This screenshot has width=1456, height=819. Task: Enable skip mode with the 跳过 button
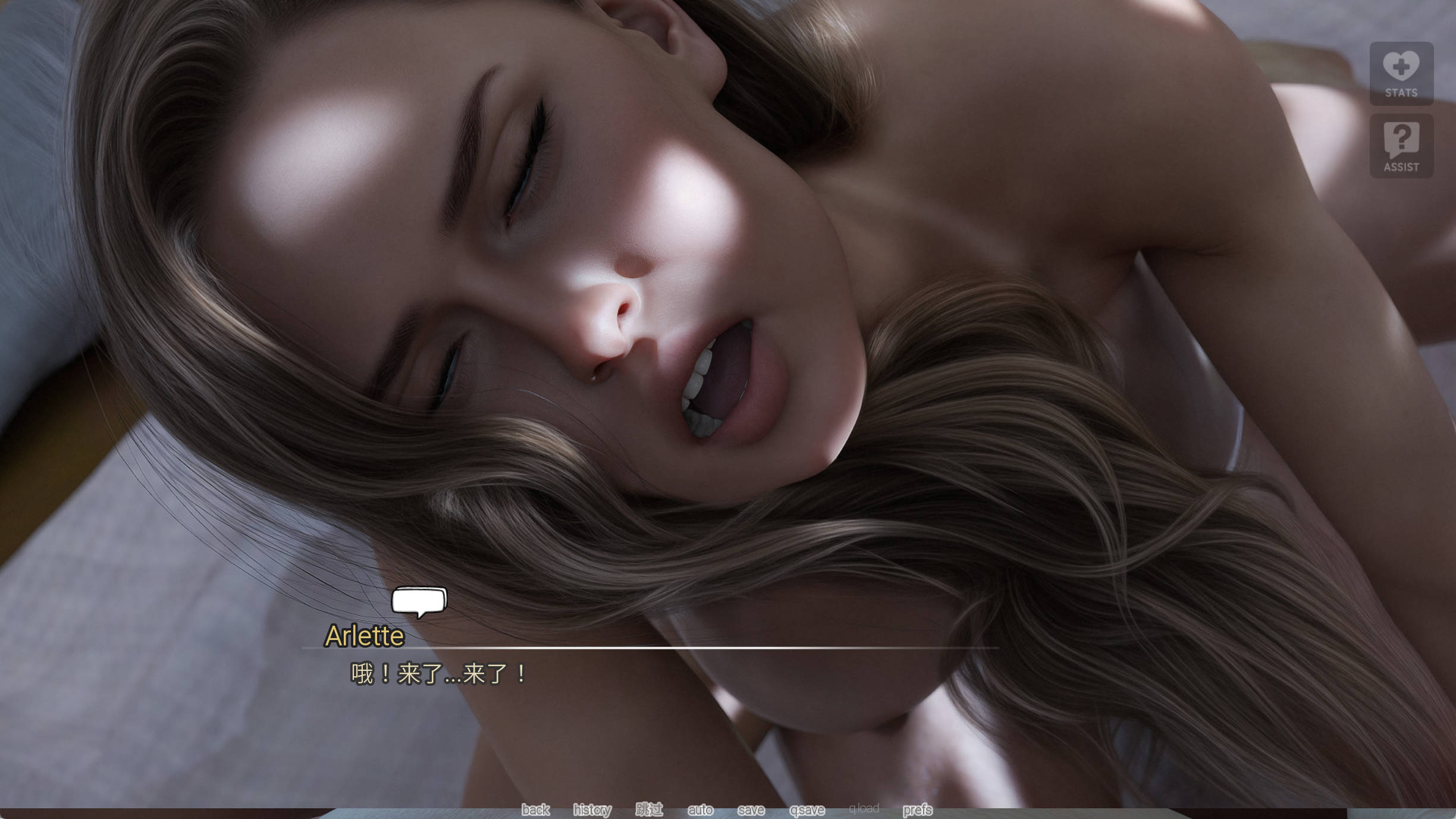[650, 809]
